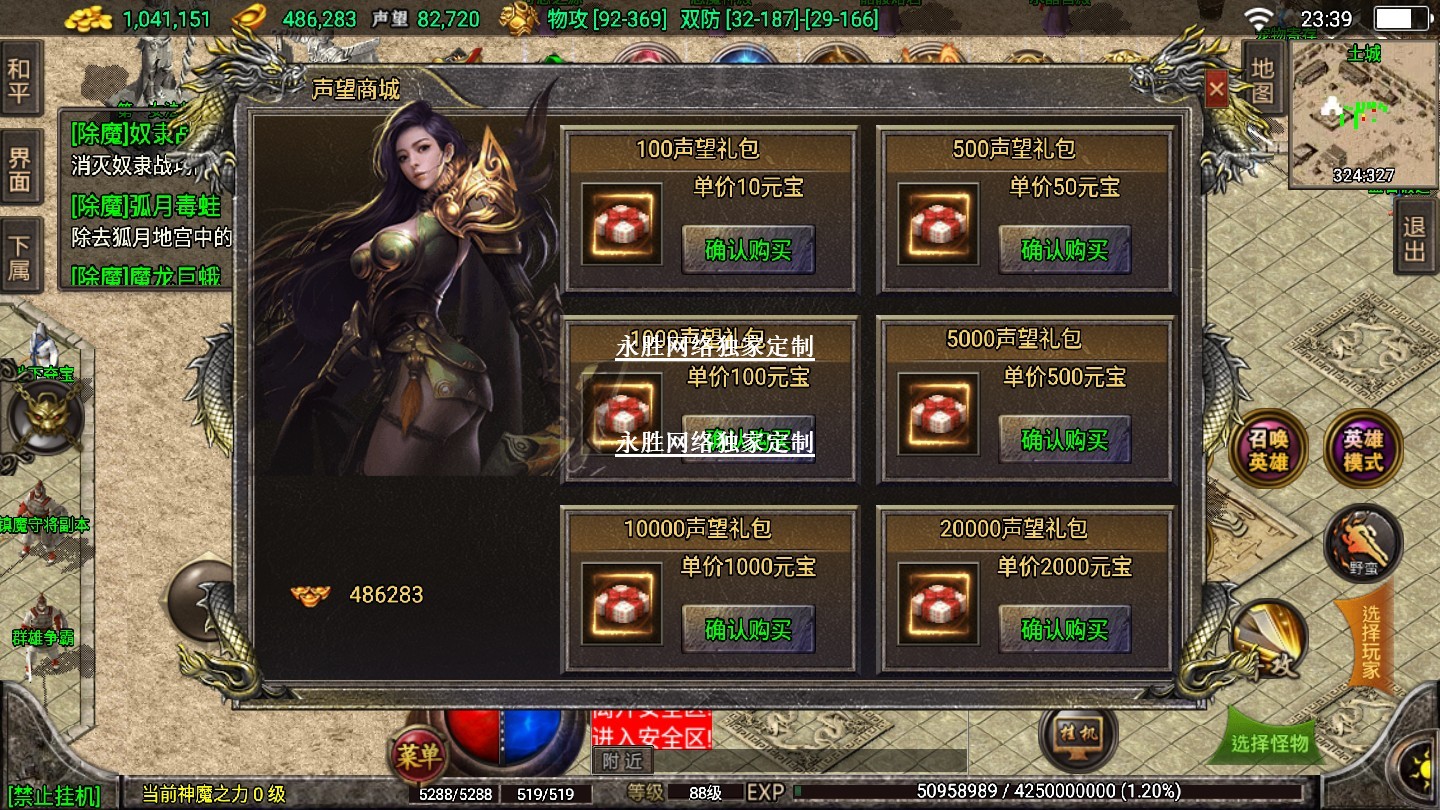Select the 500声望礼包 gift box icon
Image resolution: width=1440 pixels, height=810 pixels.
[937, 224]
